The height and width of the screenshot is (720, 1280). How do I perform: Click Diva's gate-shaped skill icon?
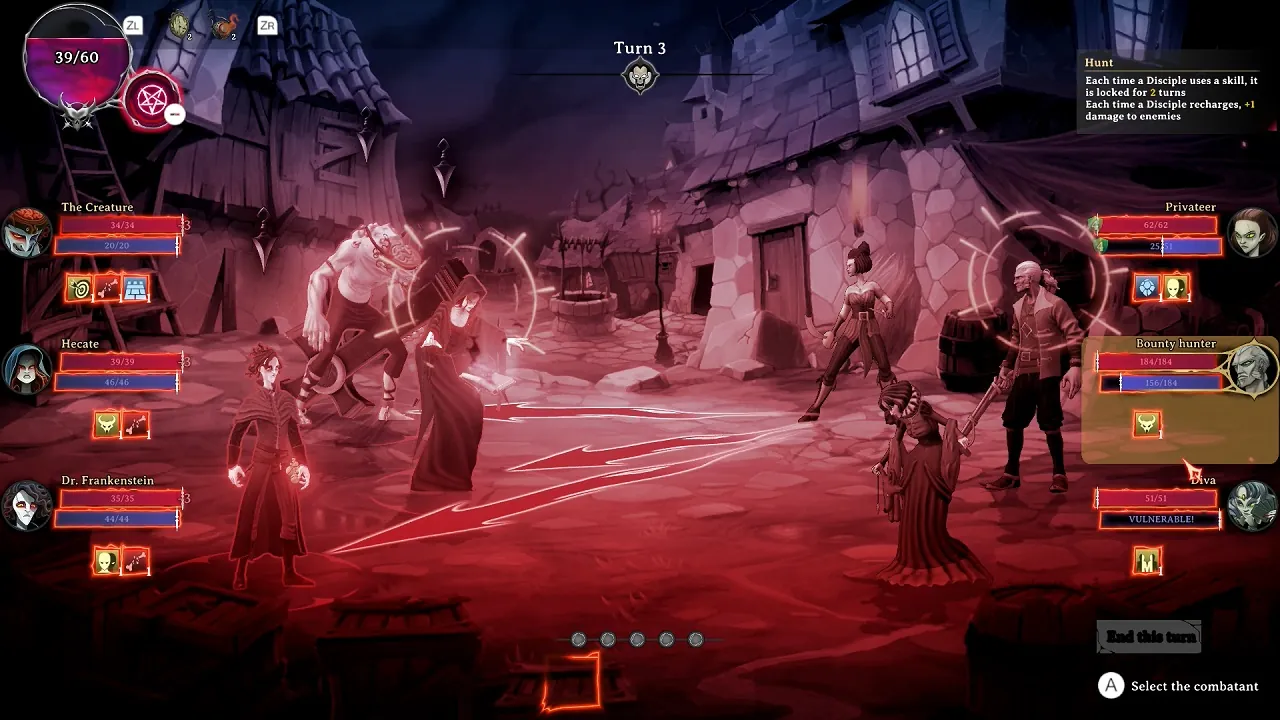[1146, 561]
